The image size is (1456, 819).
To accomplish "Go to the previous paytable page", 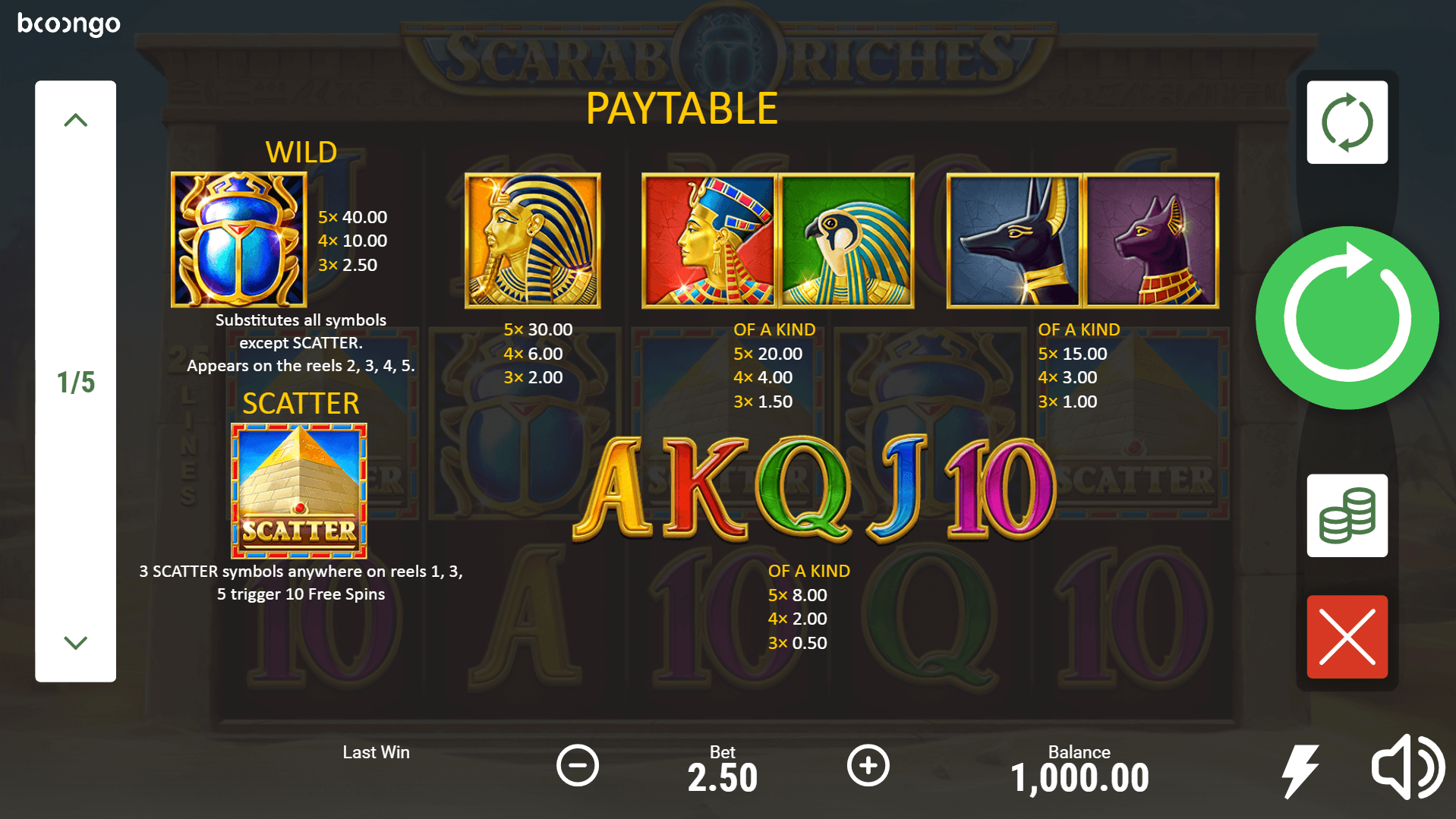I will [x=75, y=120].
